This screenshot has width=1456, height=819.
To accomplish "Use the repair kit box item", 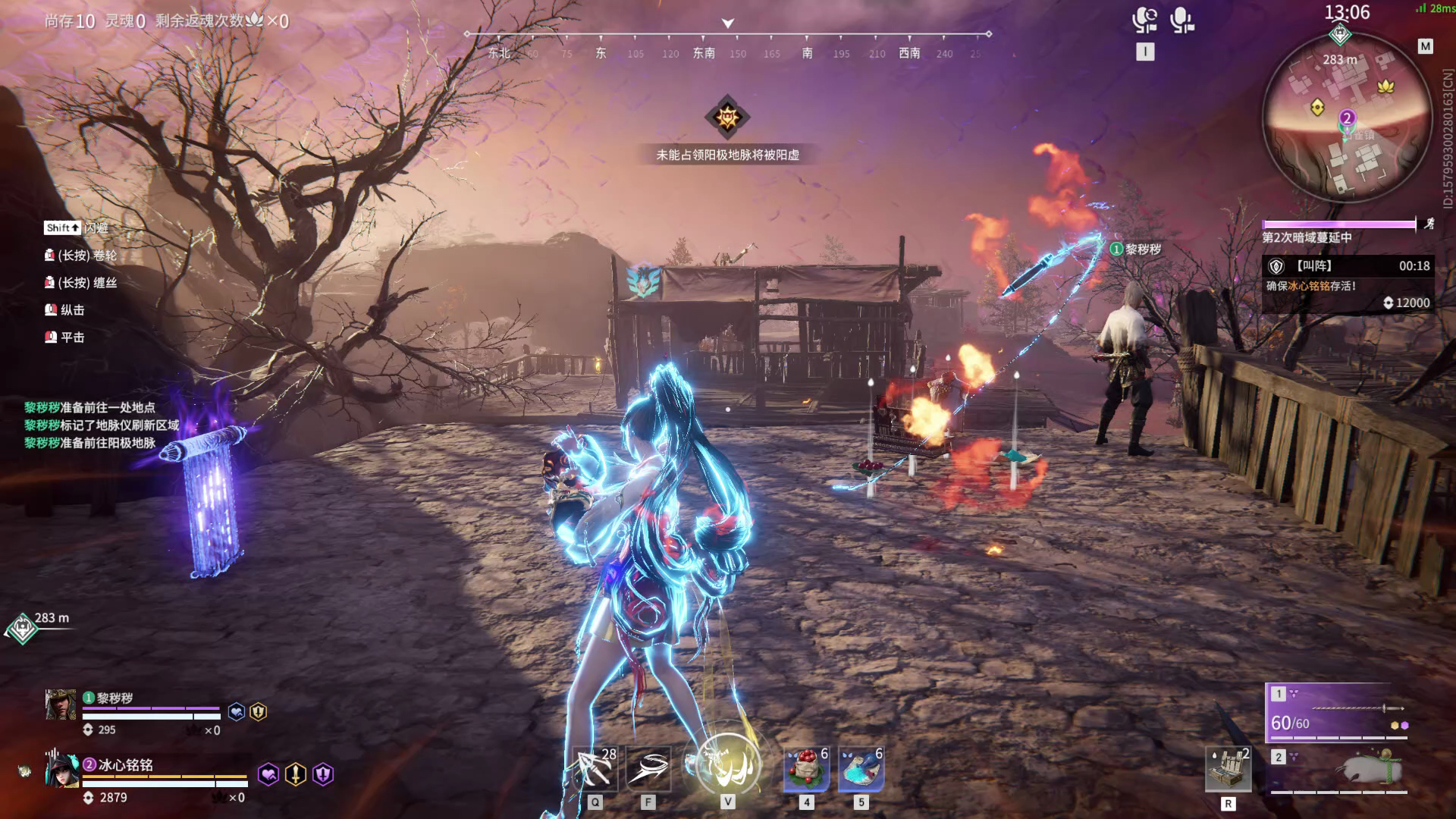I will (x=1228, y=769).
